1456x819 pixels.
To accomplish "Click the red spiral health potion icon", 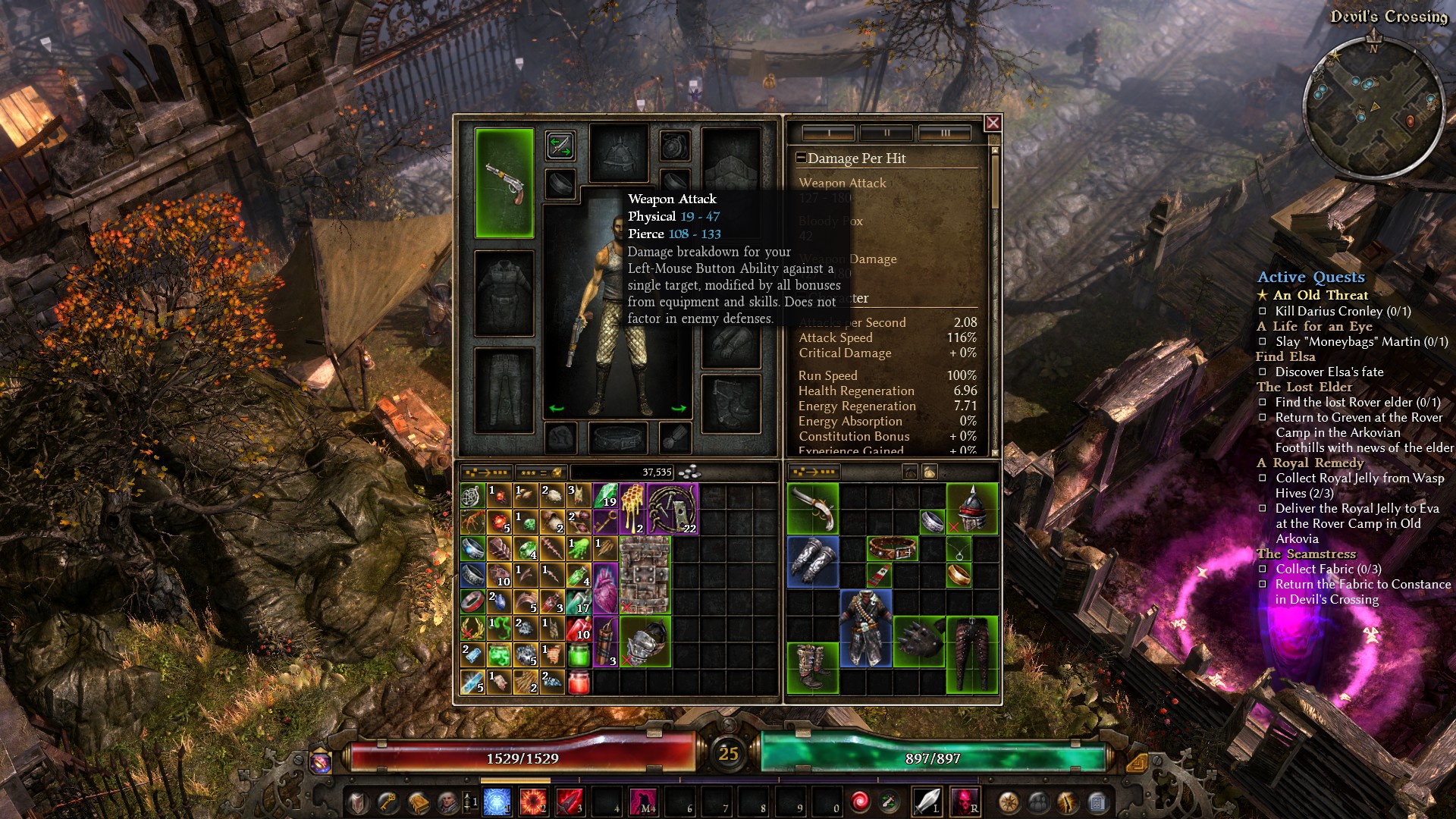I will tap(860, 802).
